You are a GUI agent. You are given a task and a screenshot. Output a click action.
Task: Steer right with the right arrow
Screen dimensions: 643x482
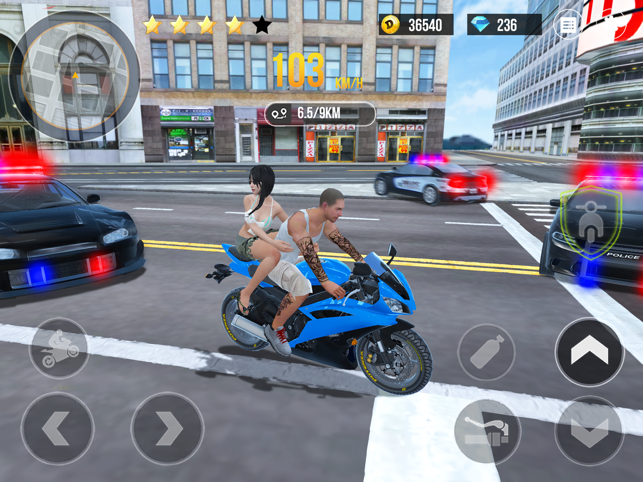point(168,428)
